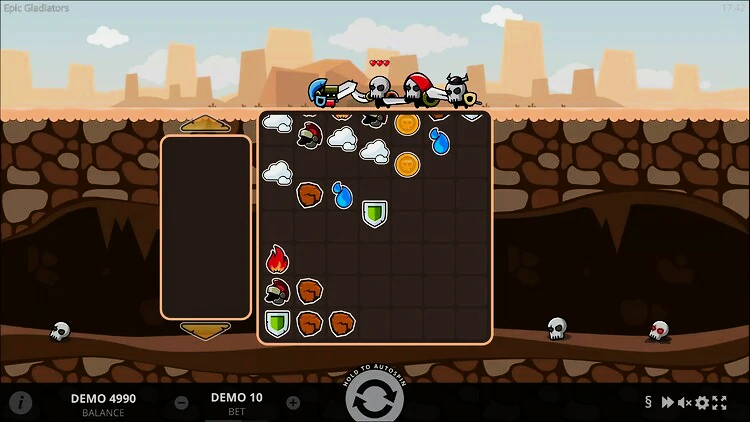The image size is (750, 422).
Task: Toggle fast-forward turbo mode
Action: pos(667,403)
